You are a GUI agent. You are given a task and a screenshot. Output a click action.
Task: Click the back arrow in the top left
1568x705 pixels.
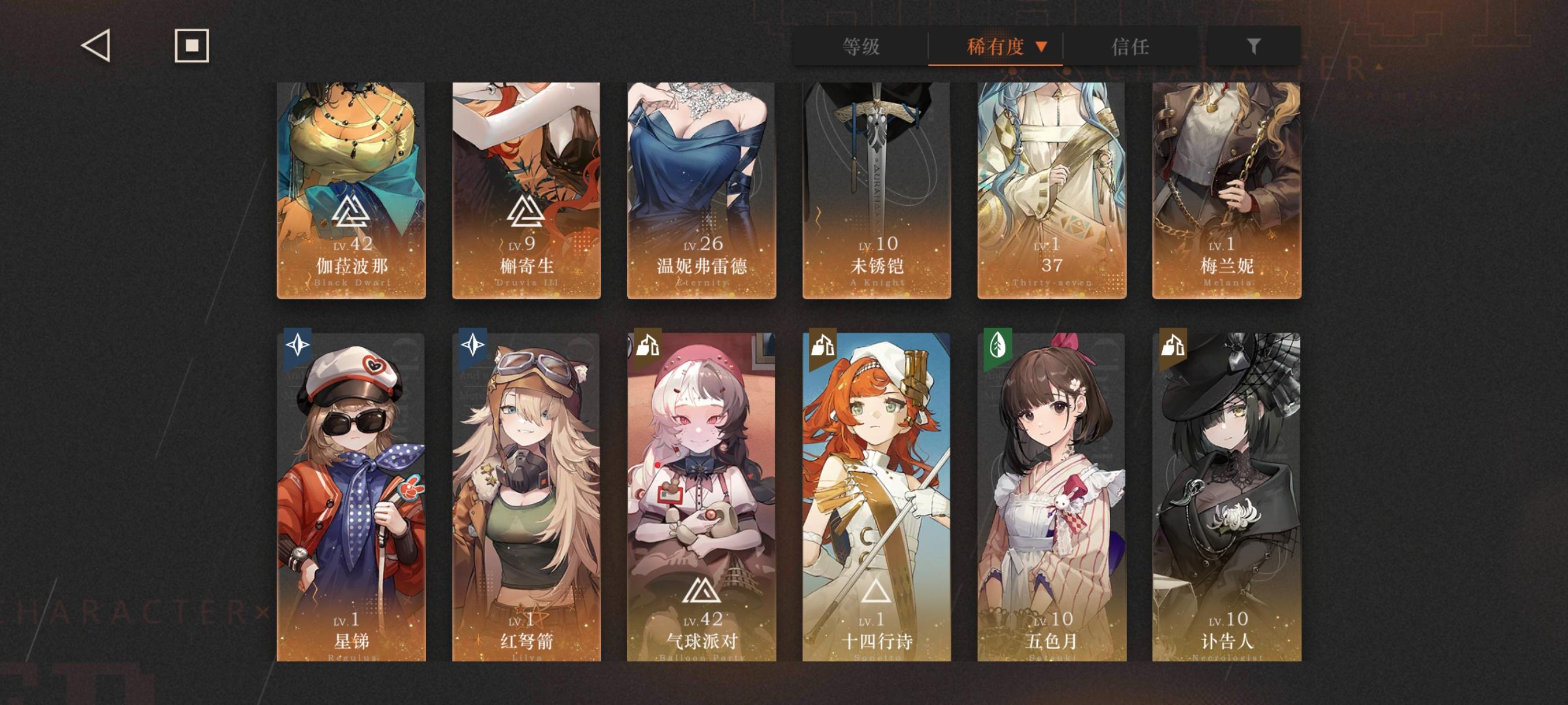click(96, 46)
